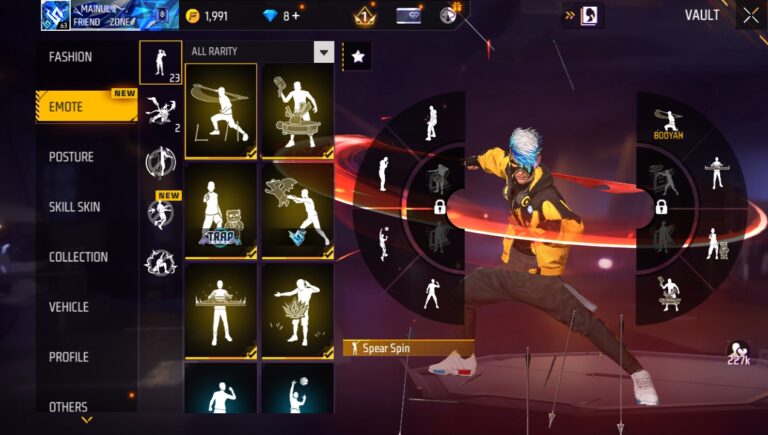Open the player profile banner
The image size is (768, 435).
point(110,15)
